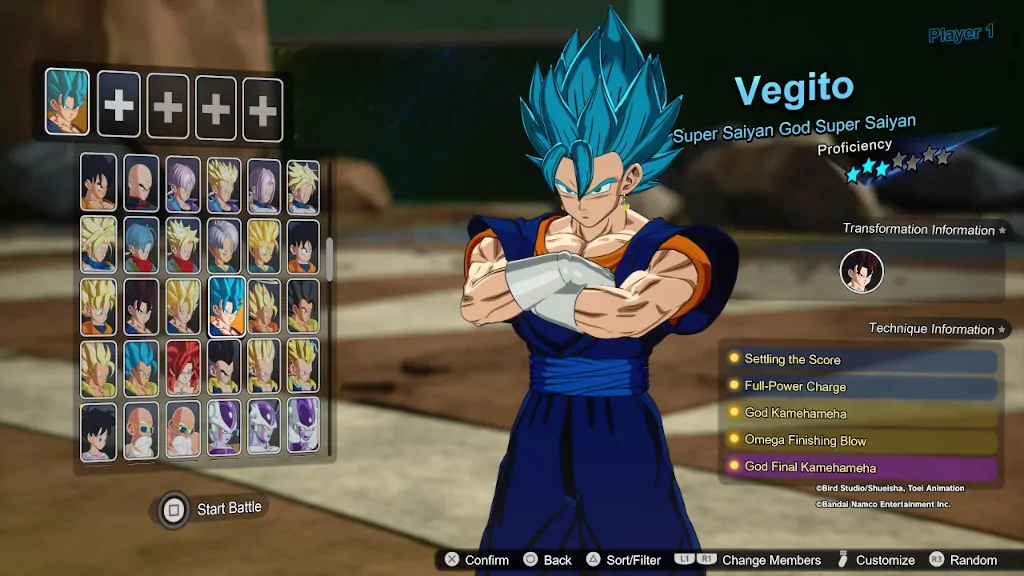Start the battle with the Start Battle button
1024x576 pixels.
coord(214,509)
